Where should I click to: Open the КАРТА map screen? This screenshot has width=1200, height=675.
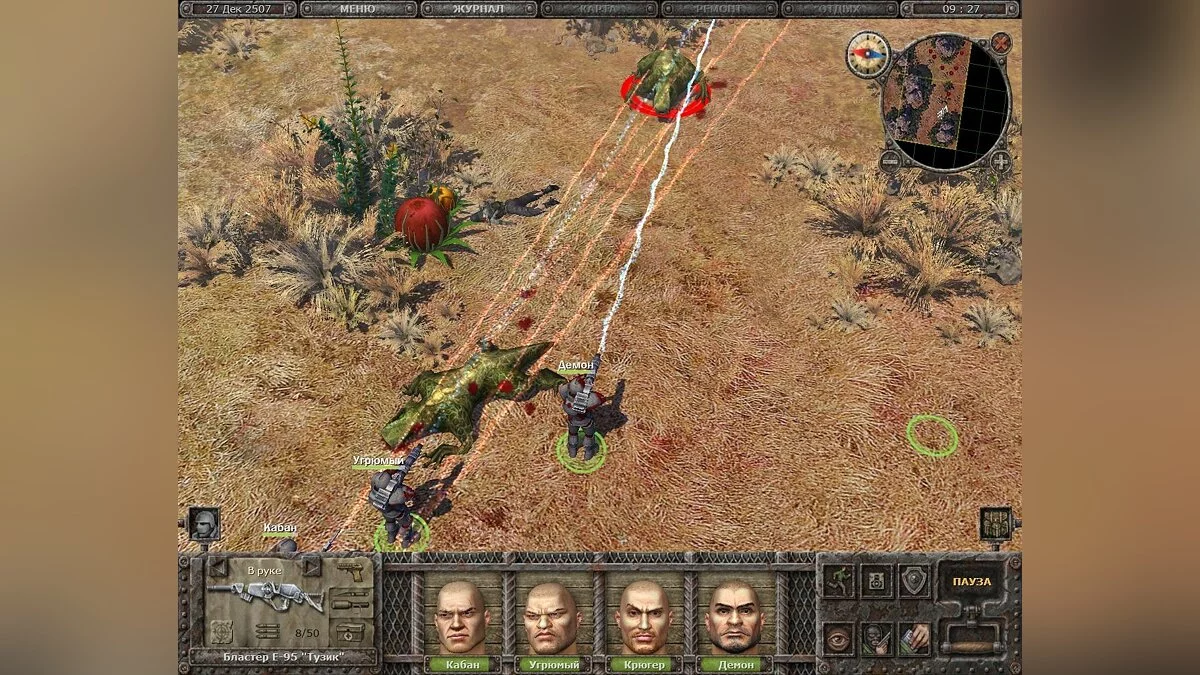[599, 9]
